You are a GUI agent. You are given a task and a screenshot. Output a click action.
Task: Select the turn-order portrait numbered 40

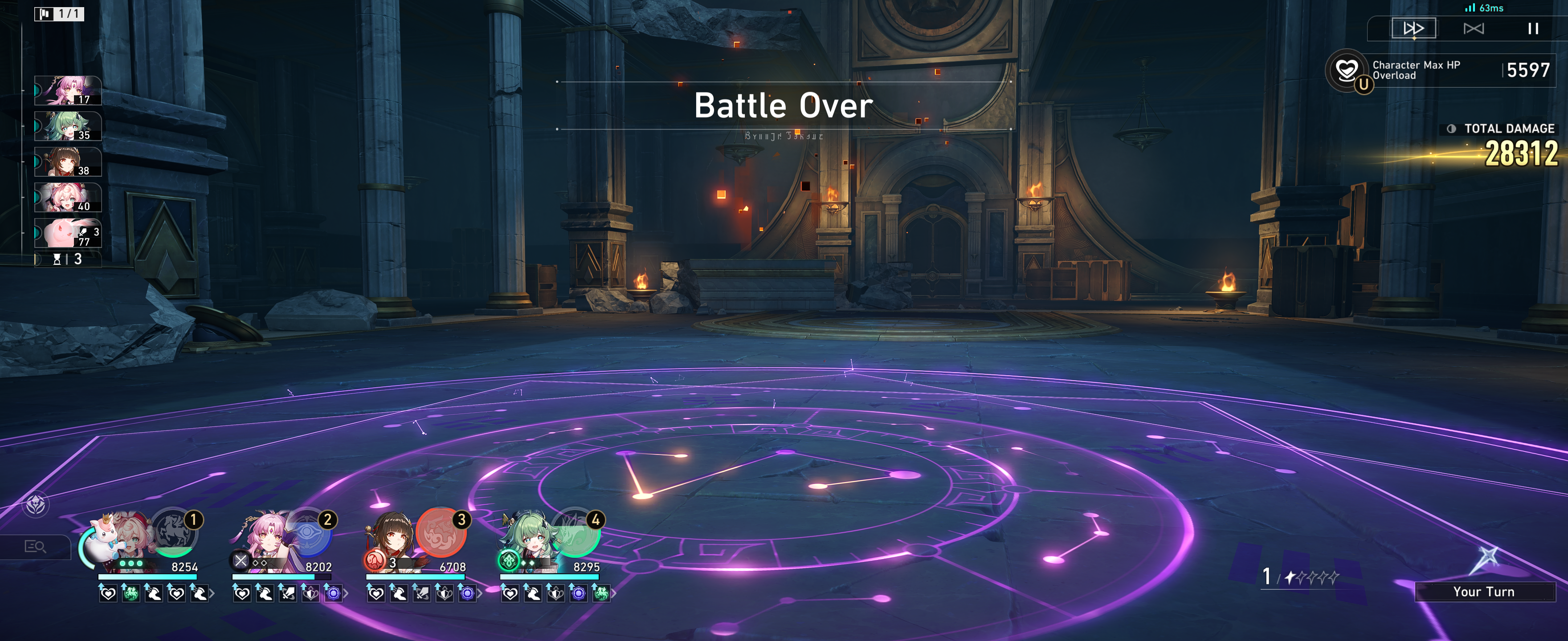68,197
